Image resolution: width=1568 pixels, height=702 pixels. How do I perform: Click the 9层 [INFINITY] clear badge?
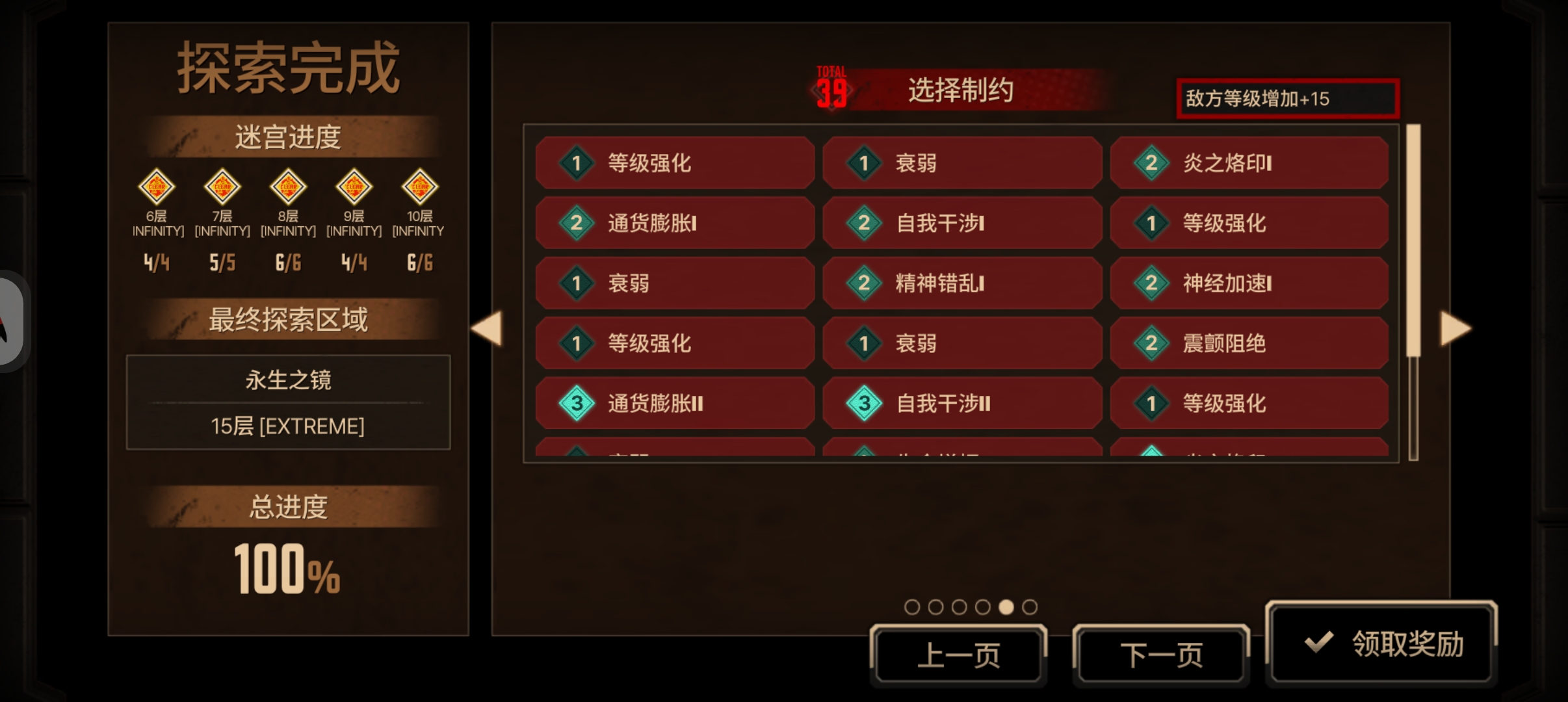[354, 187]
